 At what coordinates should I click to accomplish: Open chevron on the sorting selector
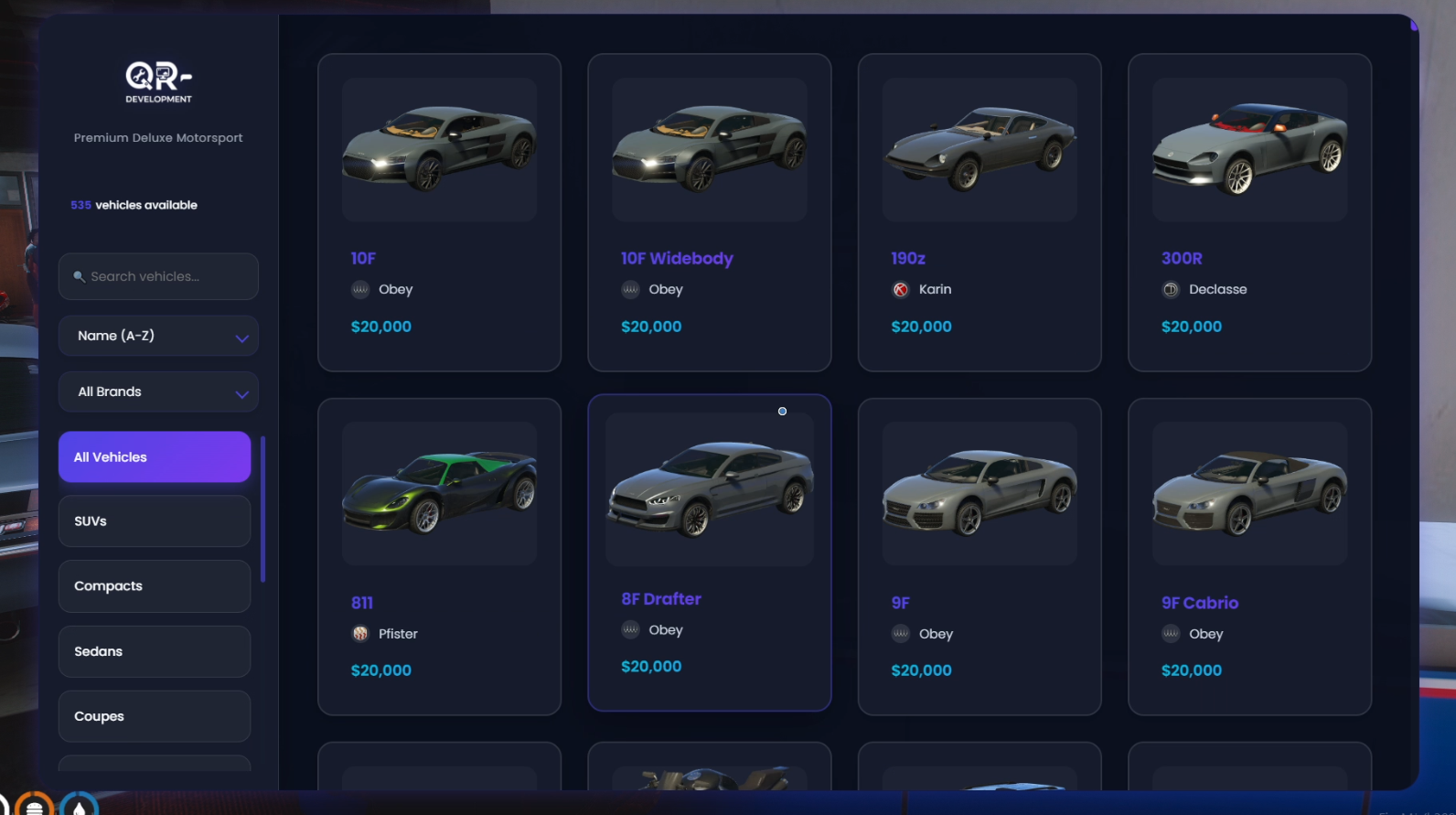click(241, 336)
